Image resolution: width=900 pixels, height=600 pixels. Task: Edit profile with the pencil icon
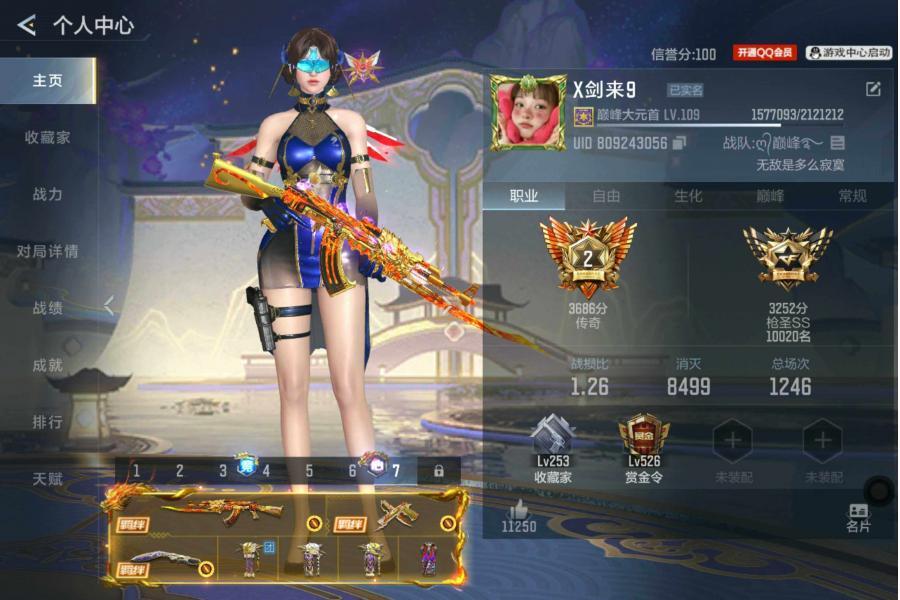tap(873, 89)
